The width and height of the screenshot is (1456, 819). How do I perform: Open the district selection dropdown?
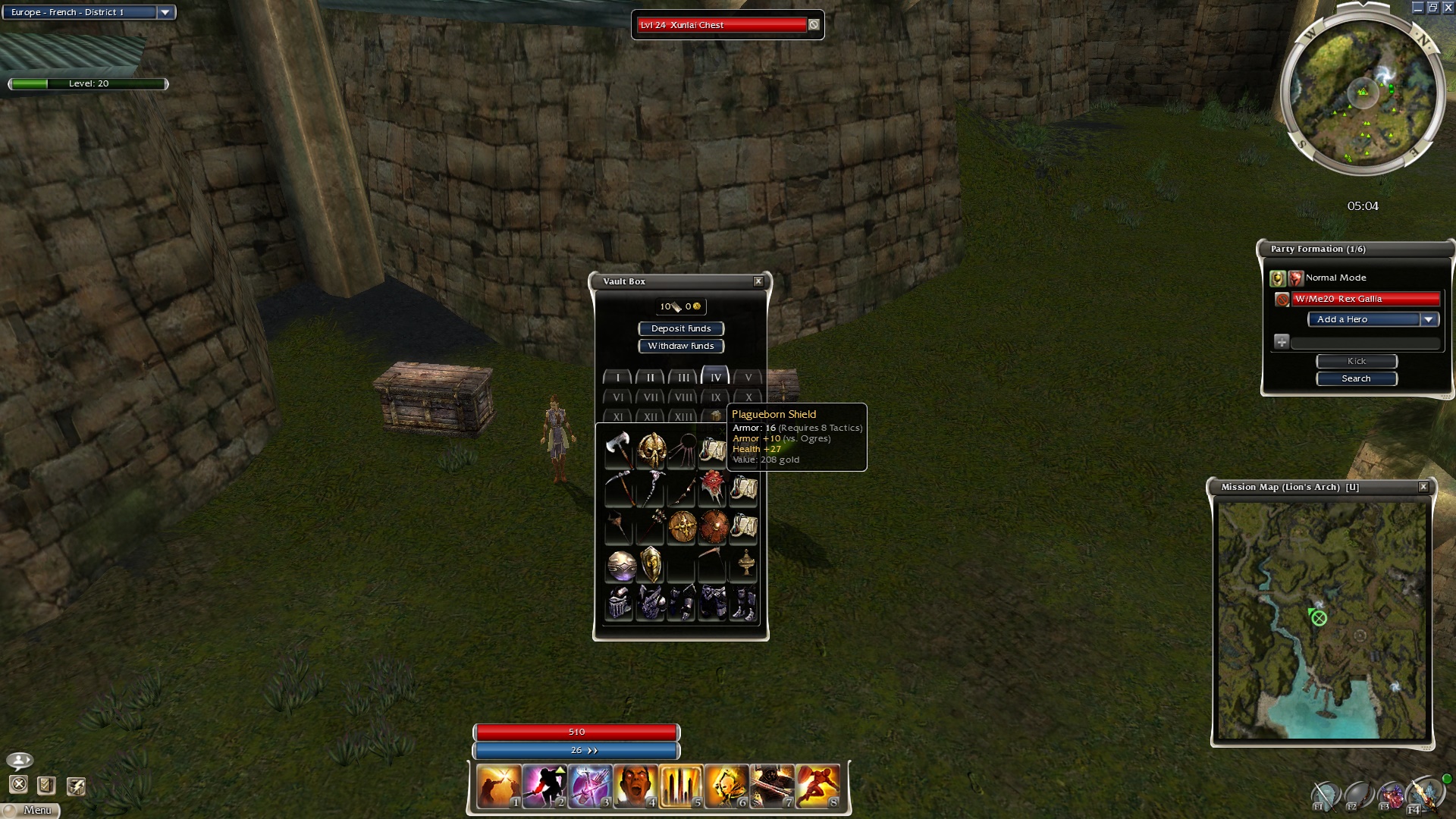[165, 12]
